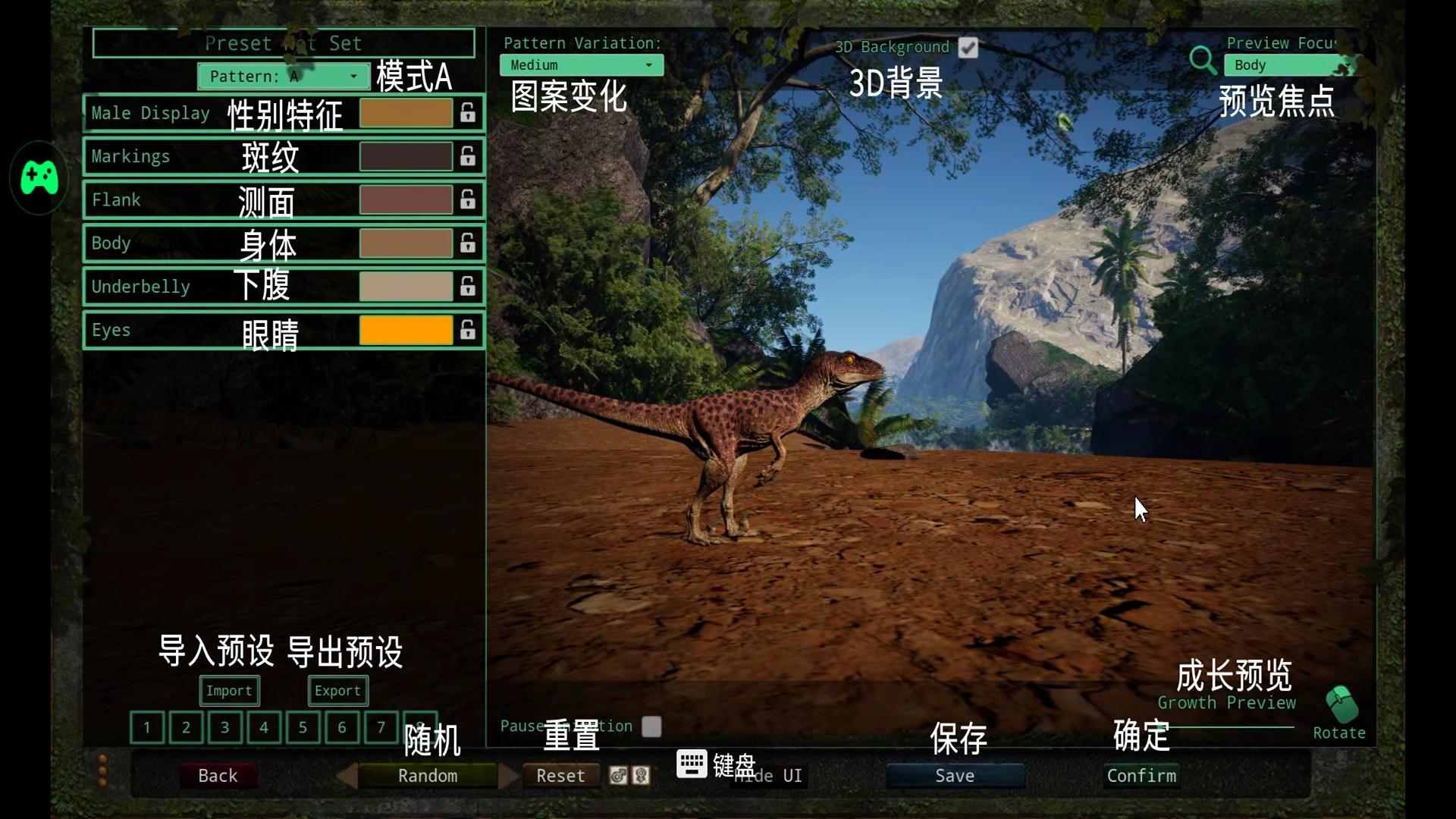
Task: Open the Pattern A dropdown
Action: pyautogui.click(x=282, y=77)
